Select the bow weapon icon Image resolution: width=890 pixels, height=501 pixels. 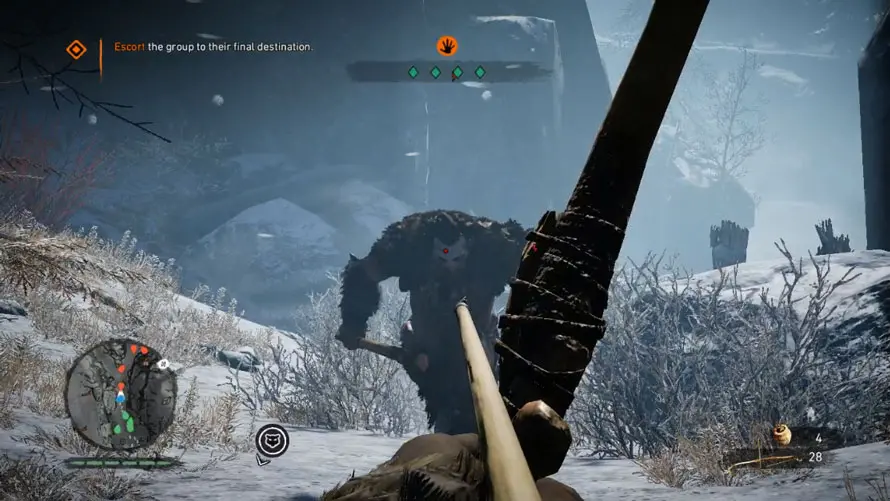pyautogui.click(x=764, y=460)
